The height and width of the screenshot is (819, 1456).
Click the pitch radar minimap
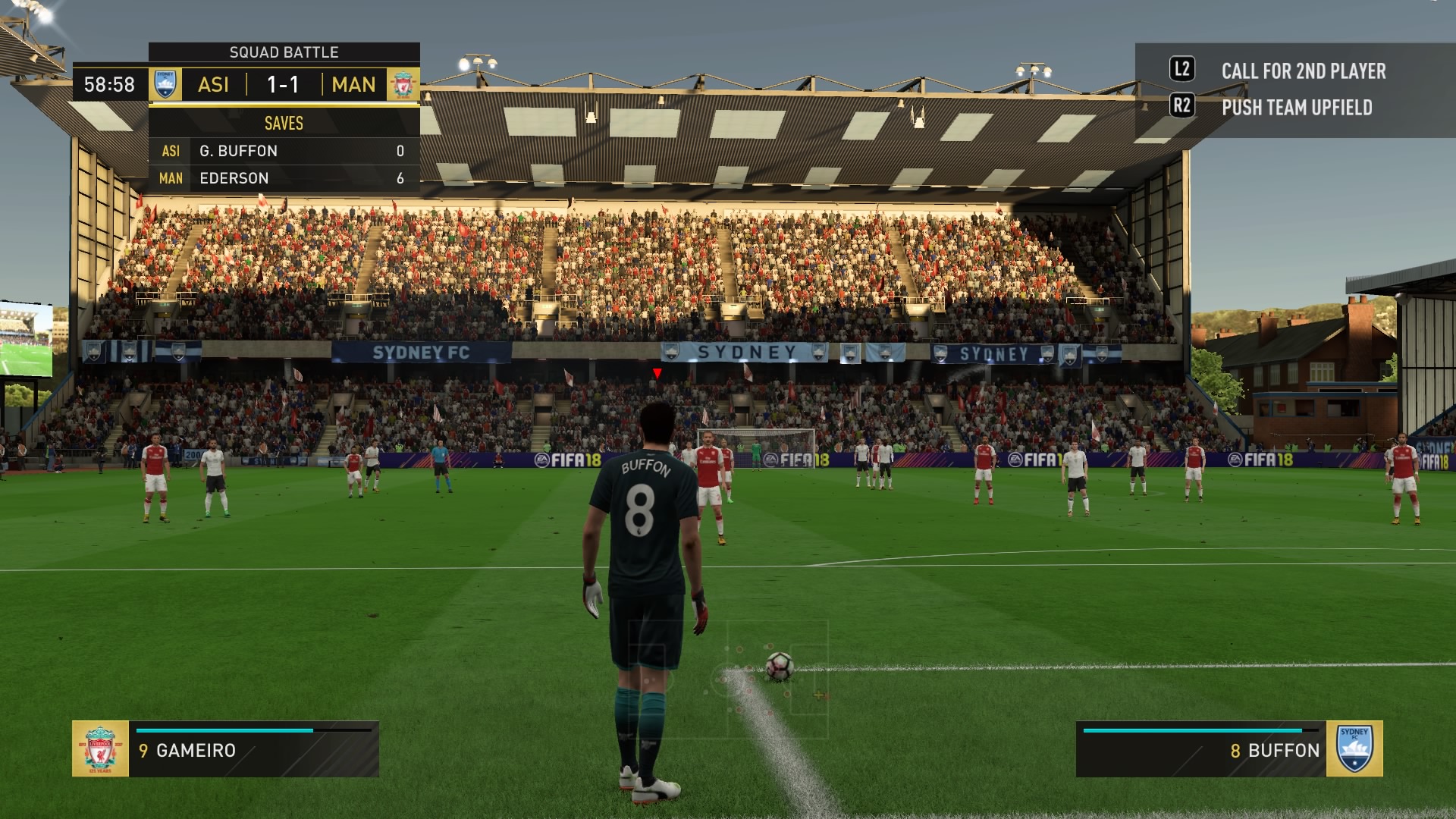coord(728,670)
